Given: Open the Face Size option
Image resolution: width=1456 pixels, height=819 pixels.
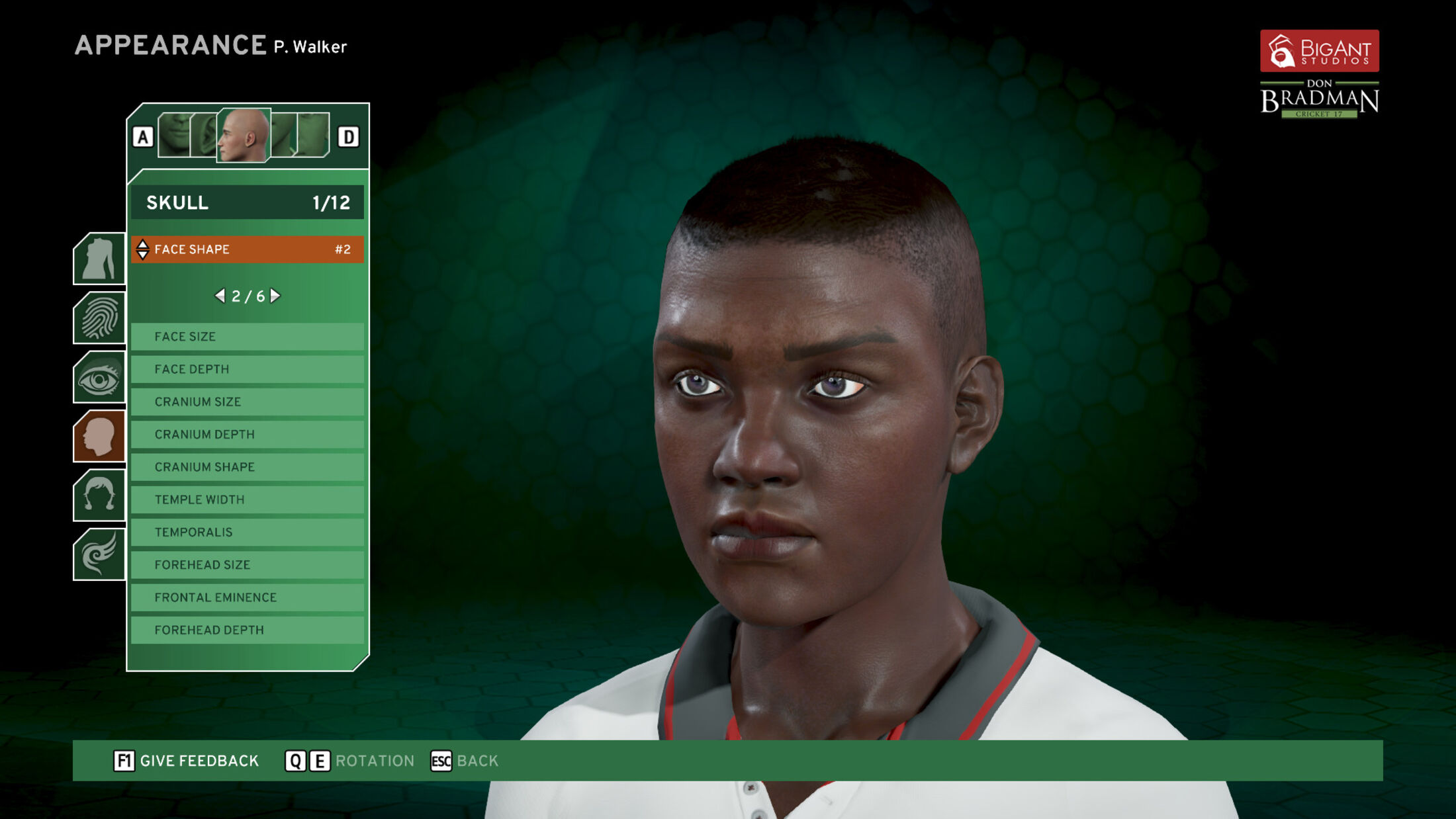Looking at the screenshot, I should 247,337.
